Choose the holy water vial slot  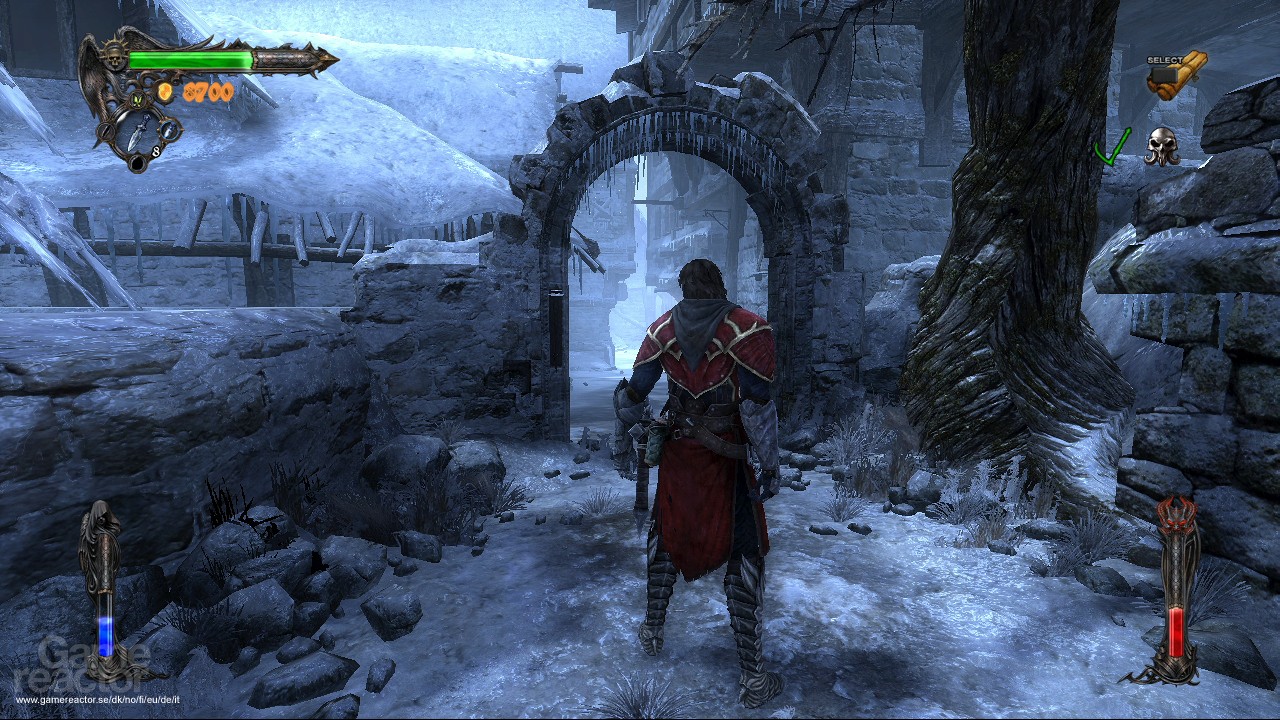click(171, 129)
